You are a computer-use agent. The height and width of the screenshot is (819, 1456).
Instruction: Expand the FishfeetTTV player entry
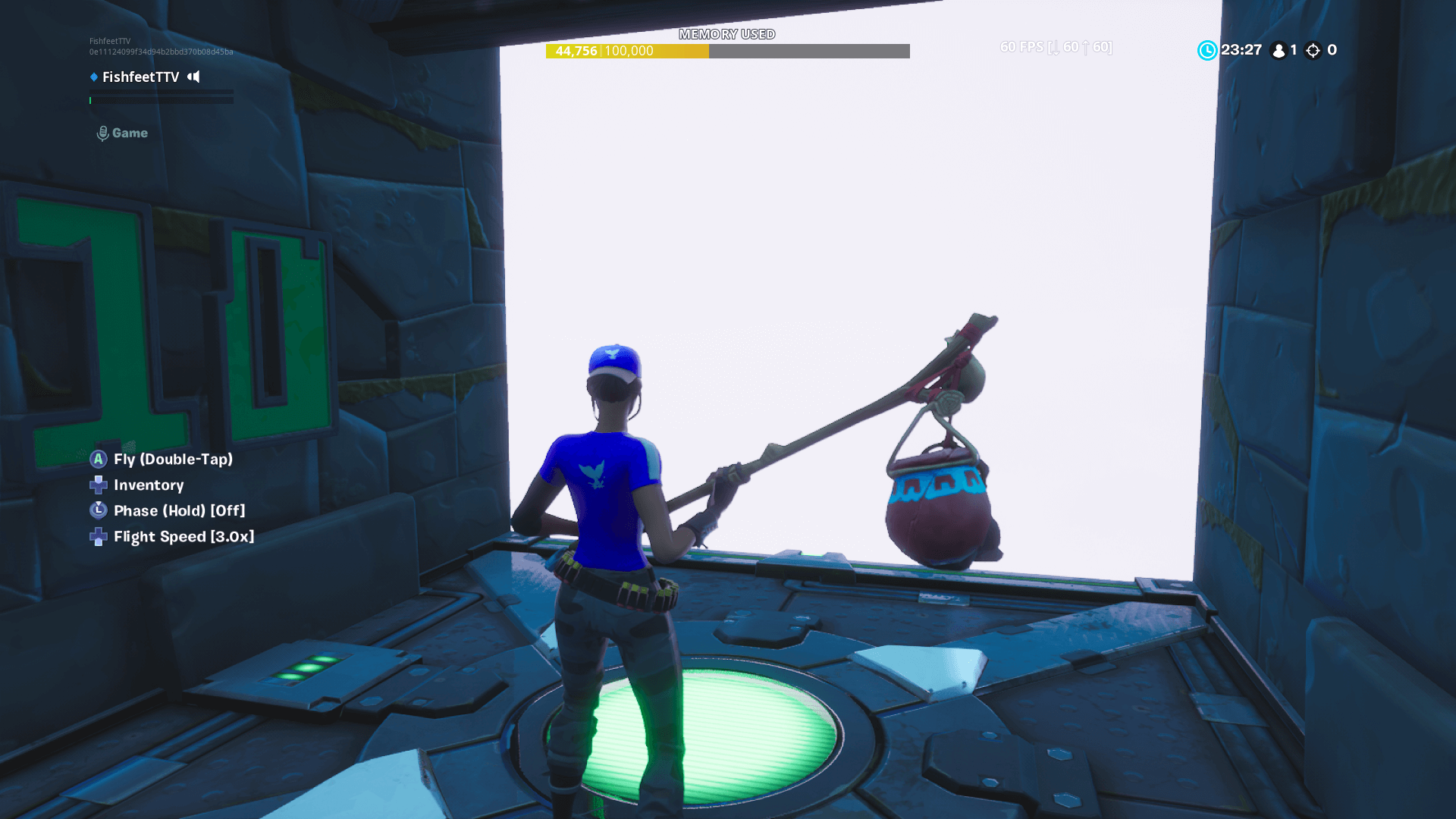140,77
